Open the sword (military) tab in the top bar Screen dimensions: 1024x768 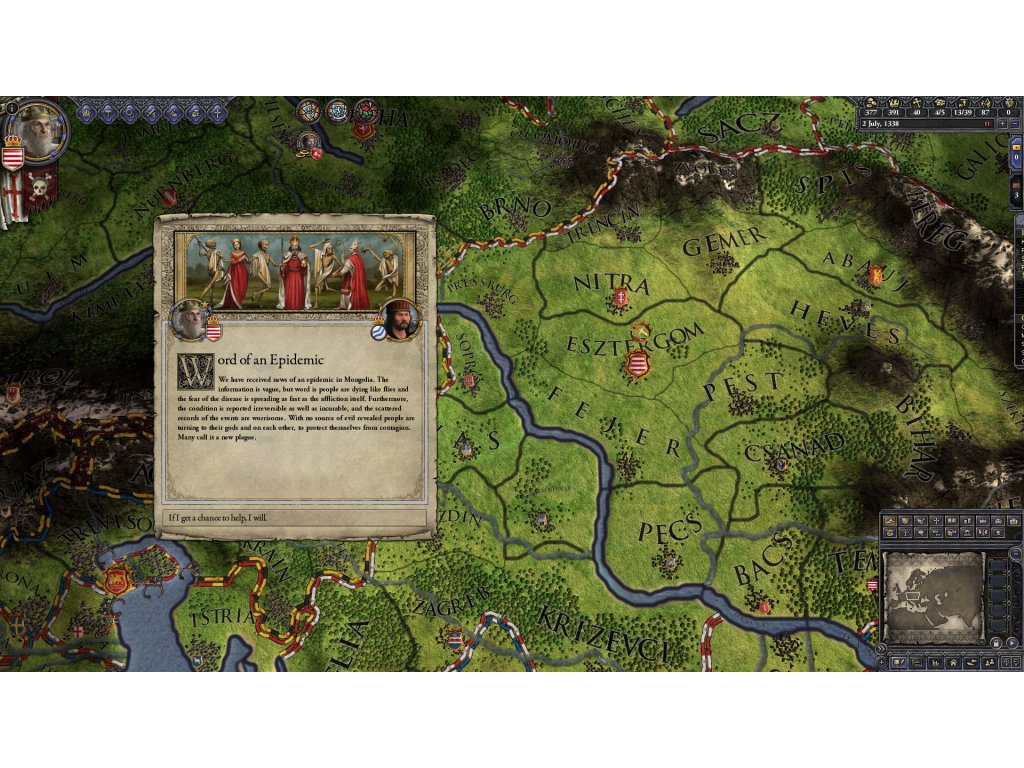152,113
